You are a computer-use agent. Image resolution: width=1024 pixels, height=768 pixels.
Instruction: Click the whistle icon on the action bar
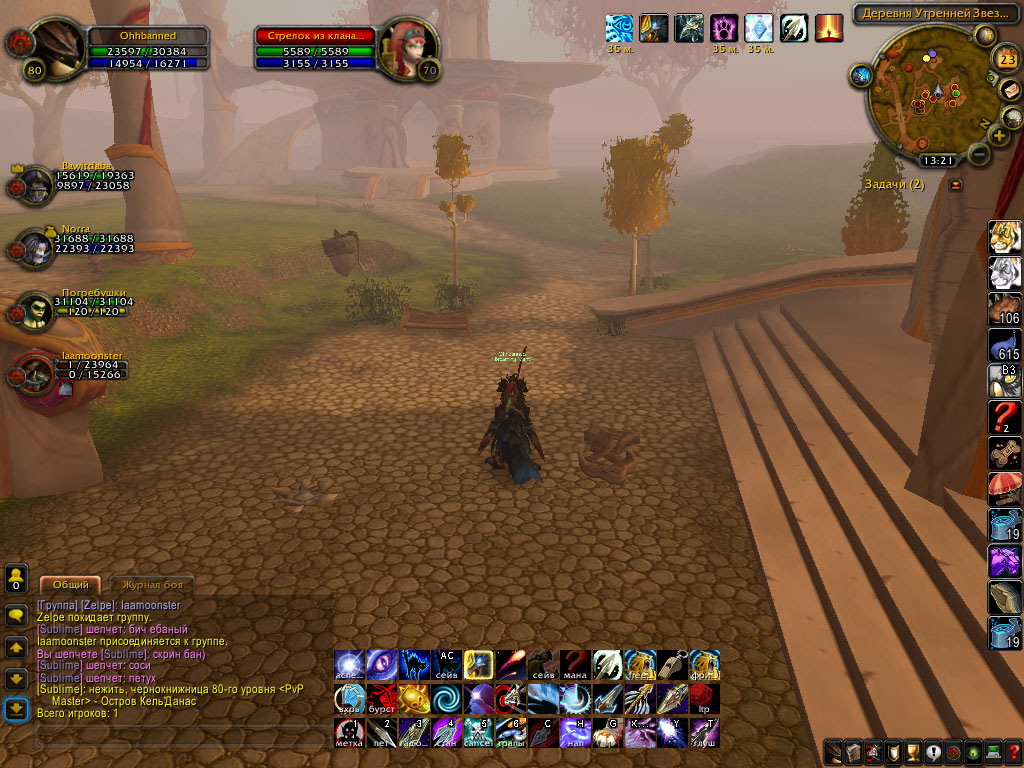click(x=671, y=665)
